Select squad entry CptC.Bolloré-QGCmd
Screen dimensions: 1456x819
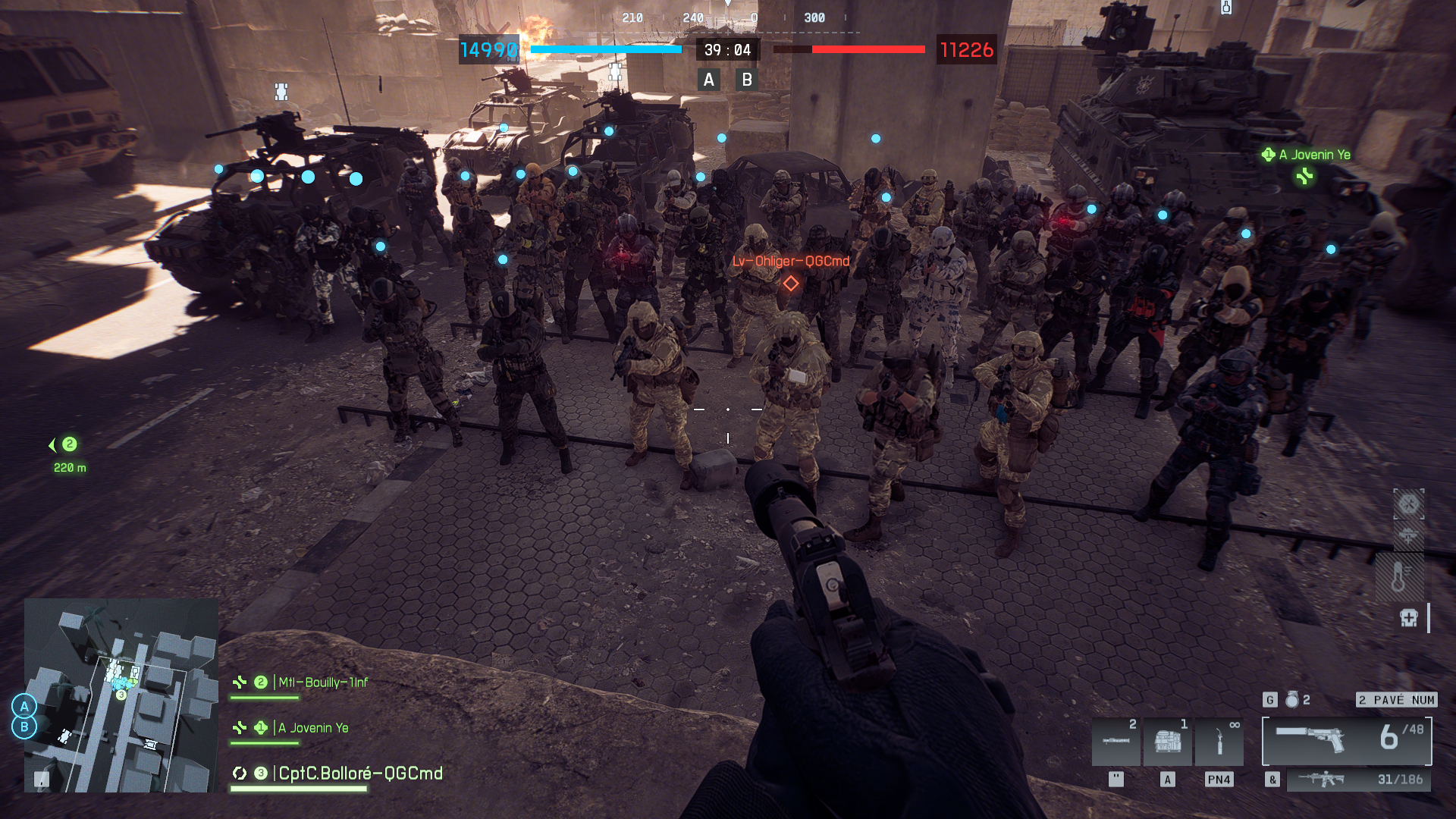click(x=359, y=773)
